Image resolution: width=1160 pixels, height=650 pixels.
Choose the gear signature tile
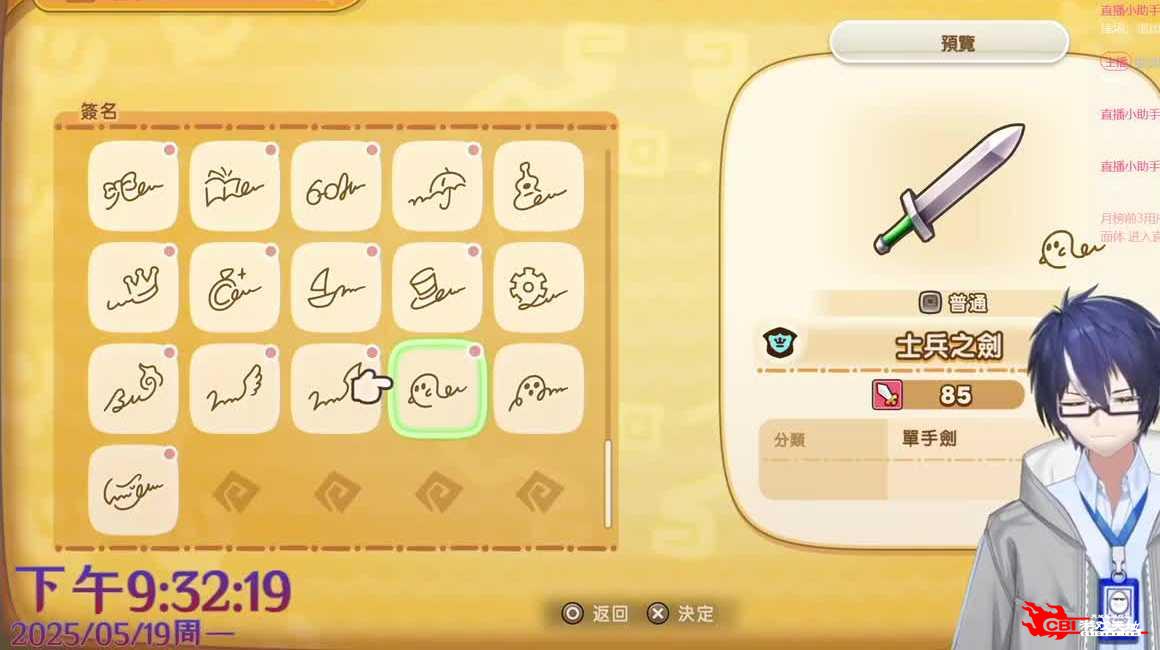click(x=538, y=287)
